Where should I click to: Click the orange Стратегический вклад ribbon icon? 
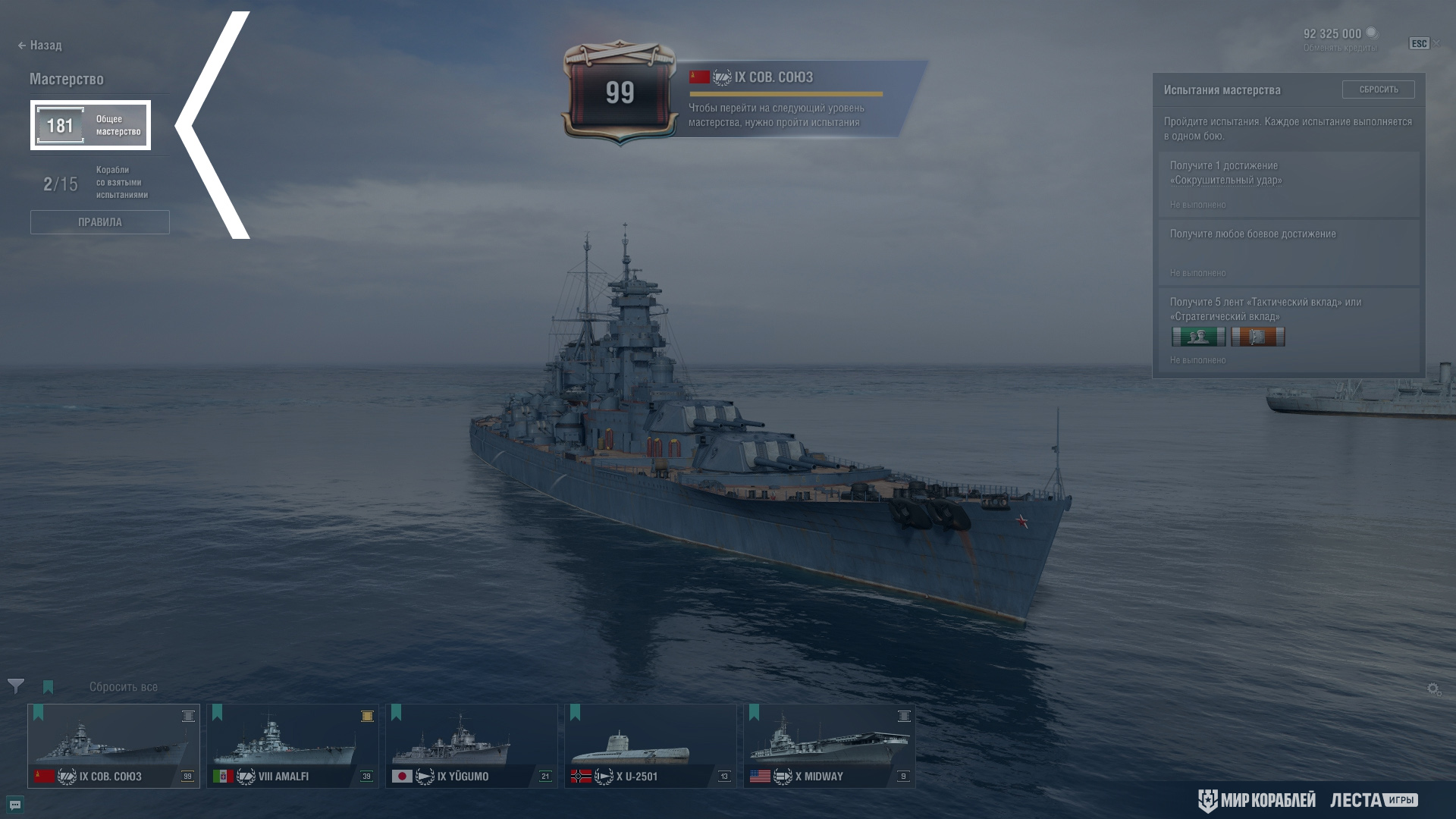[1257, 337]
